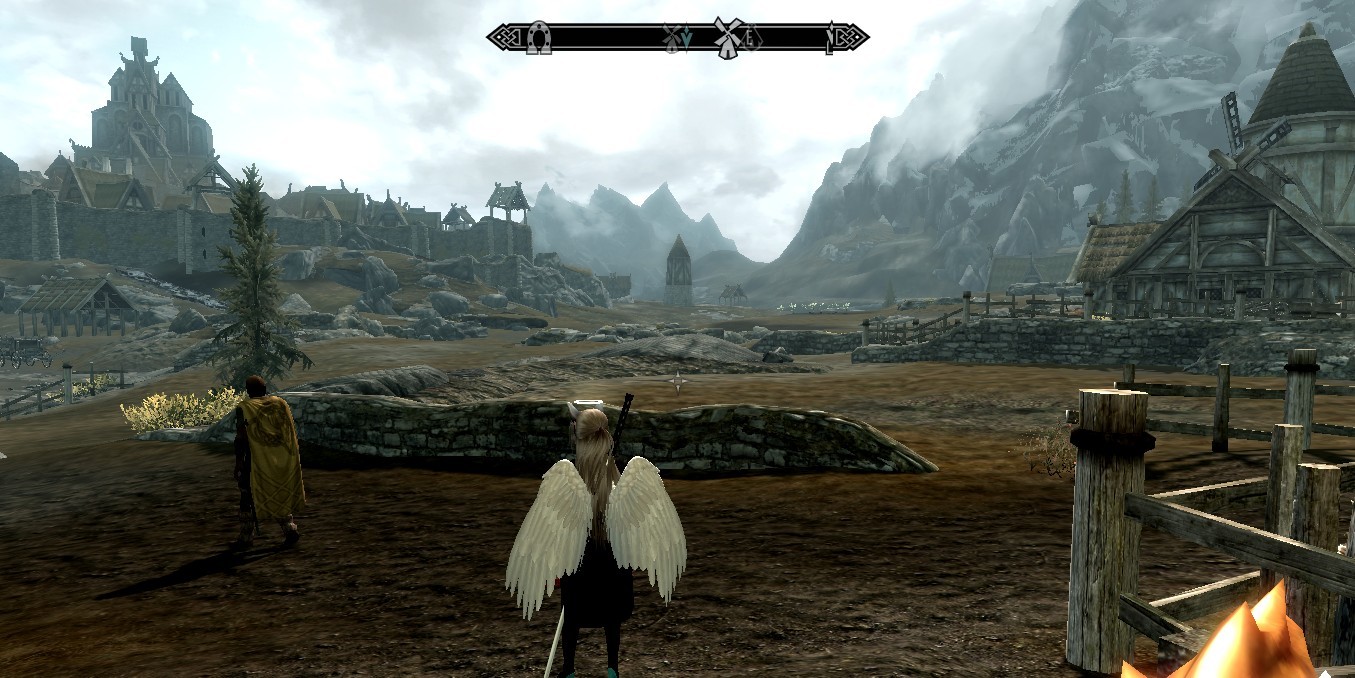Click the horseshoe stables marker on the compass
Viewport: 1355px width, 678px height.
point(539,38)
